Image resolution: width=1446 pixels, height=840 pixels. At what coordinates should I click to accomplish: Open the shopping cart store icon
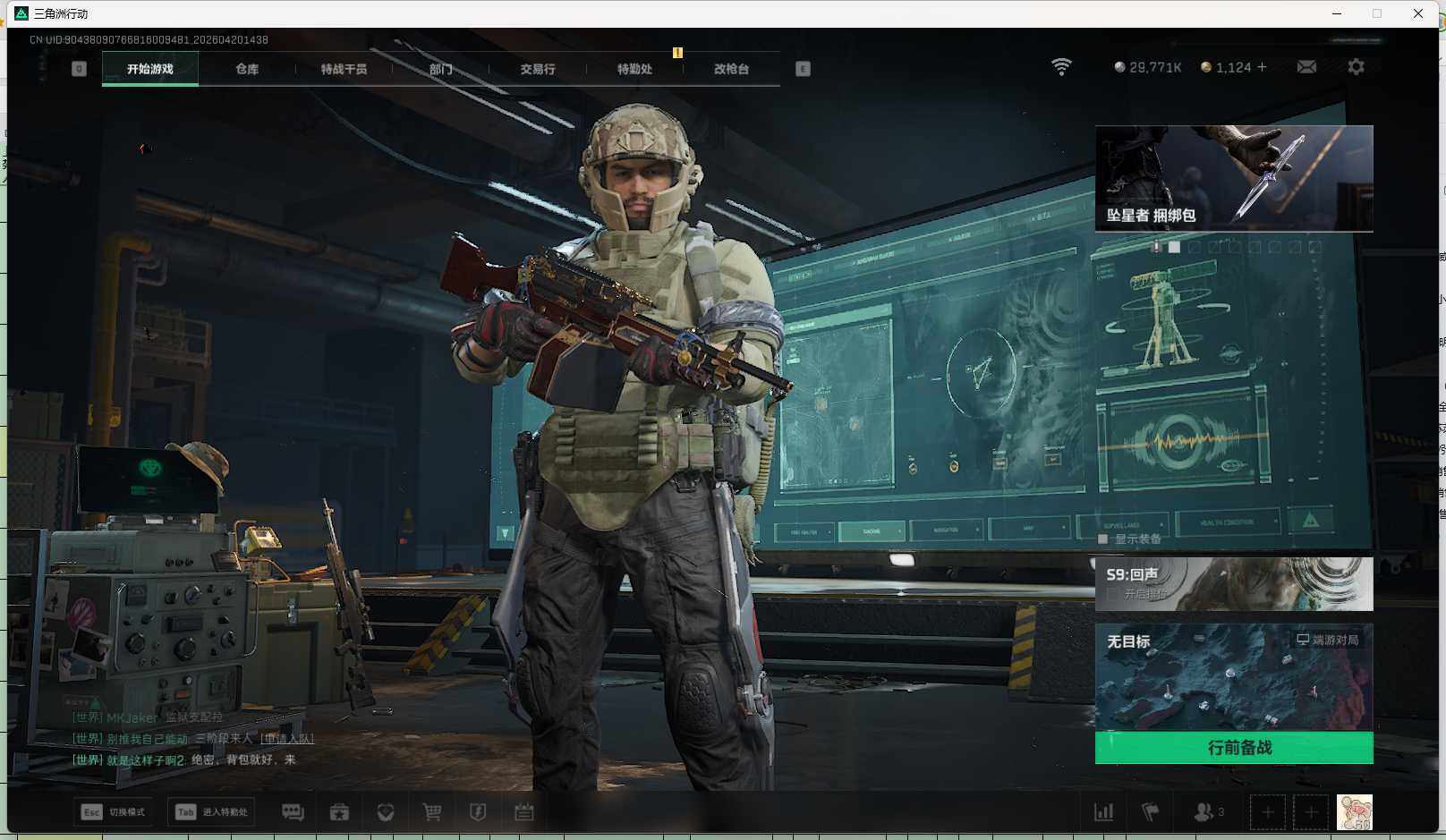click(432, 812)
